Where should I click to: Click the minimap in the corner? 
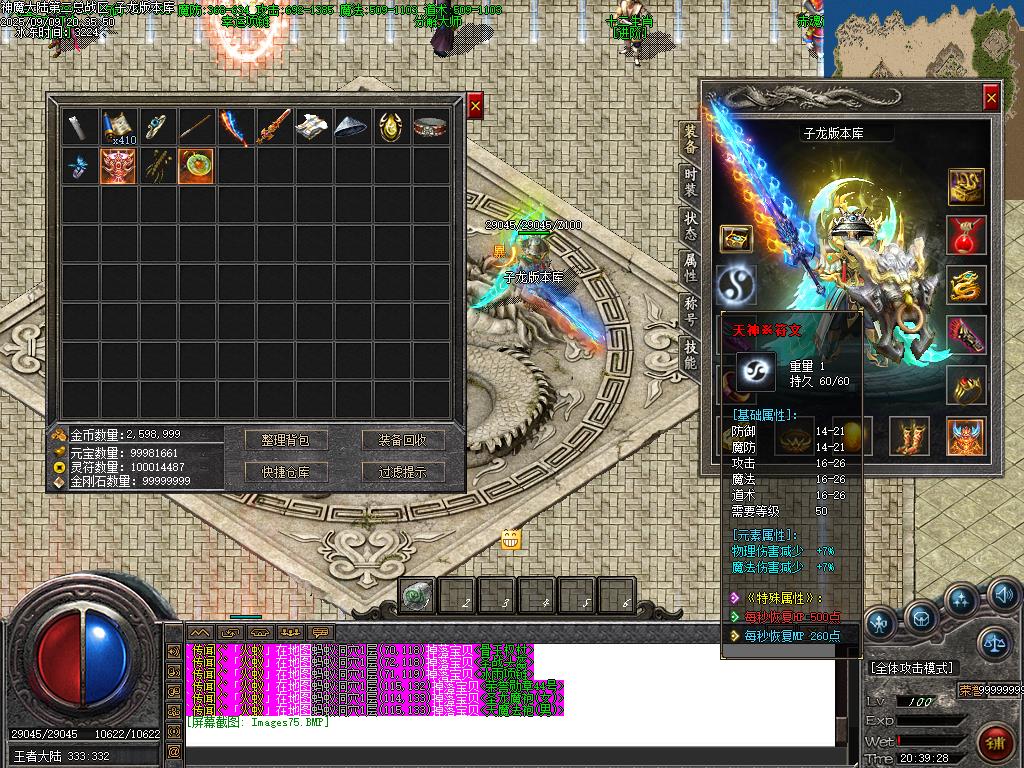(x=926, y=38)
